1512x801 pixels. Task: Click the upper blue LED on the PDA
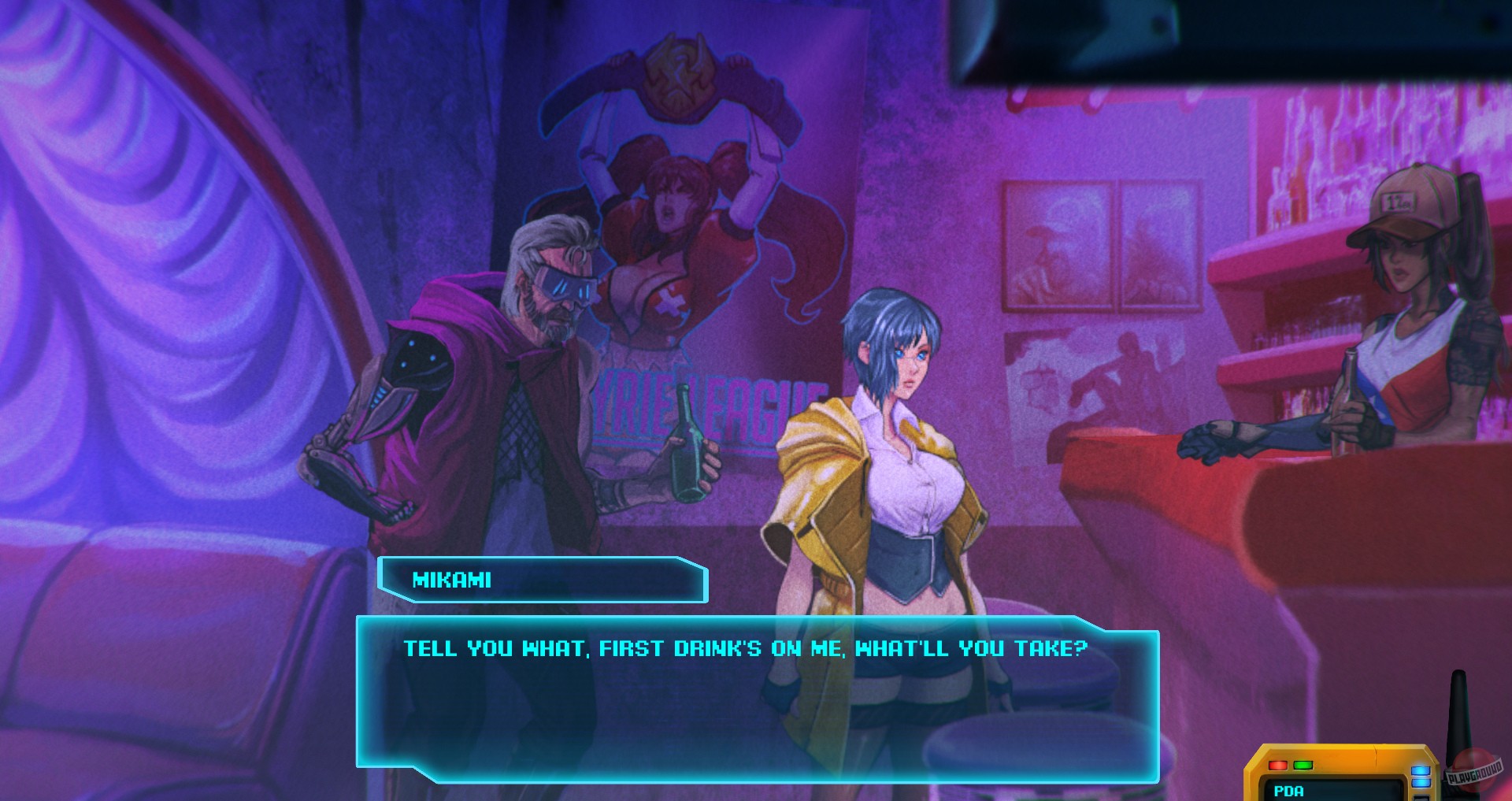pos(1421,771)
